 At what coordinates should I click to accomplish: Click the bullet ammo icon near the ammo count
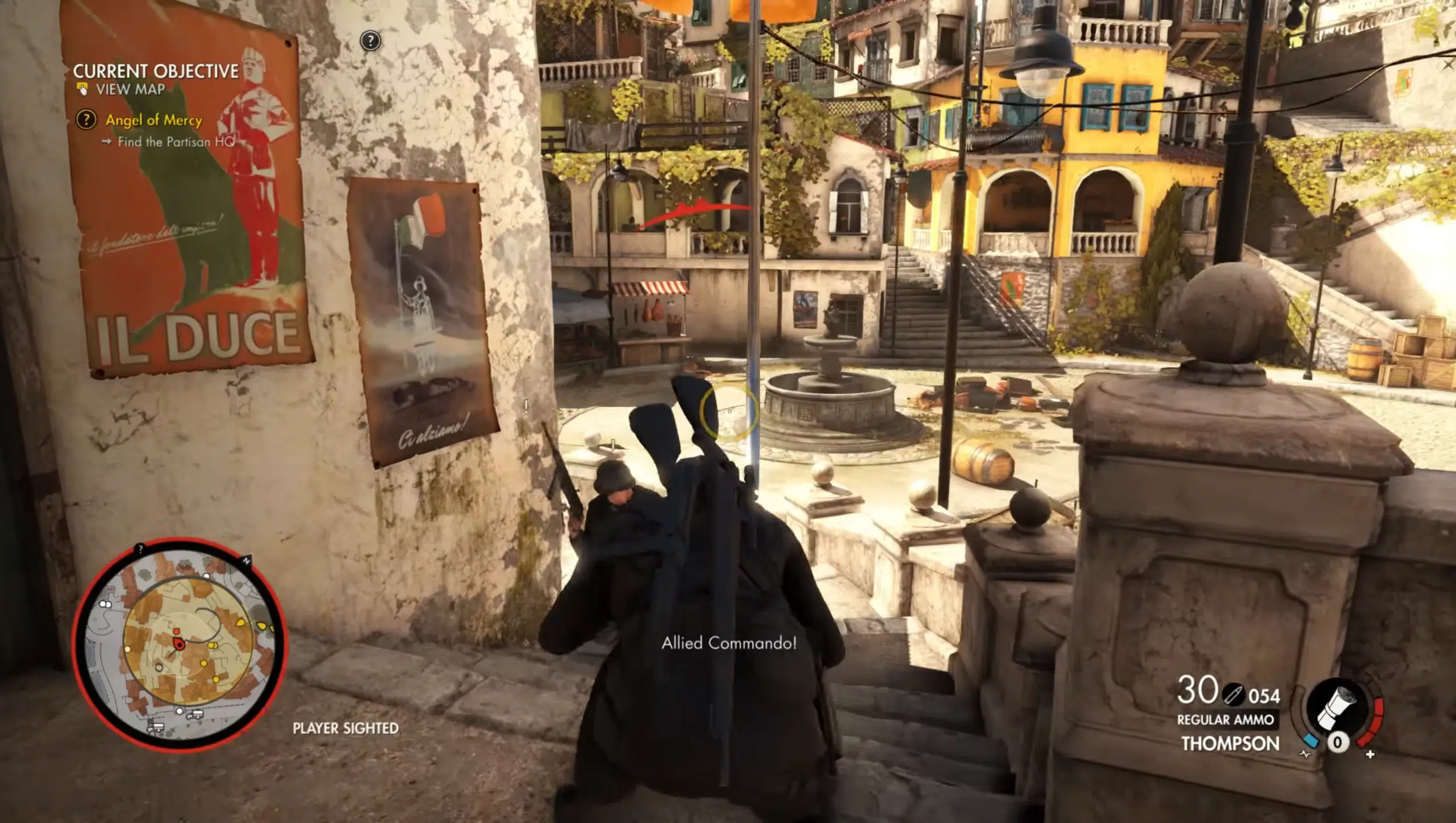pyautogui.click(x=1234, y=694)
